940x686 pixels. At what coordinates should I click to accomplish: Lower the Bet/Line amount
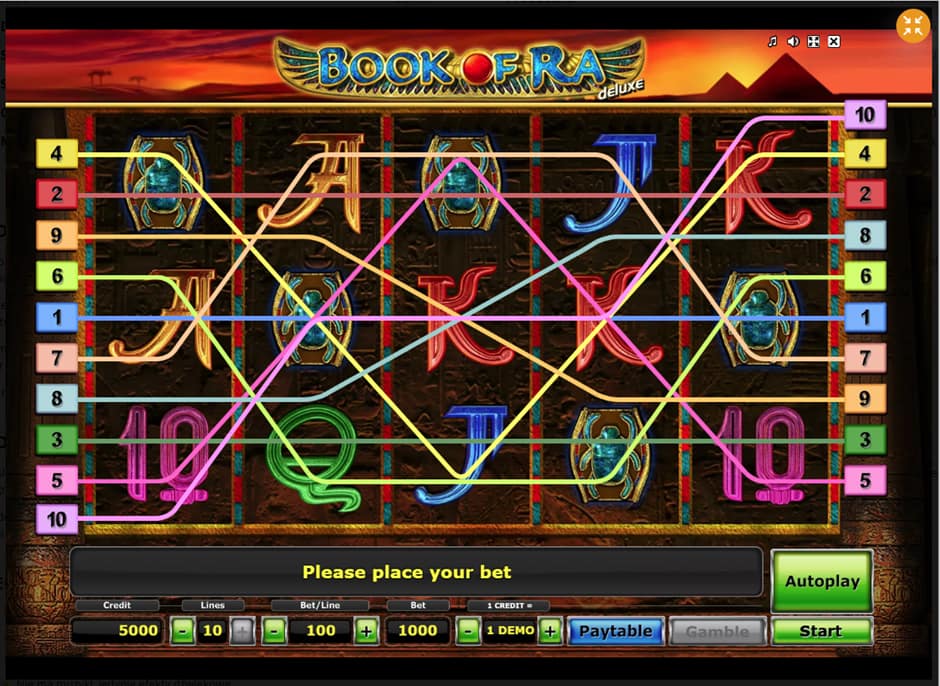coord(276,631)
